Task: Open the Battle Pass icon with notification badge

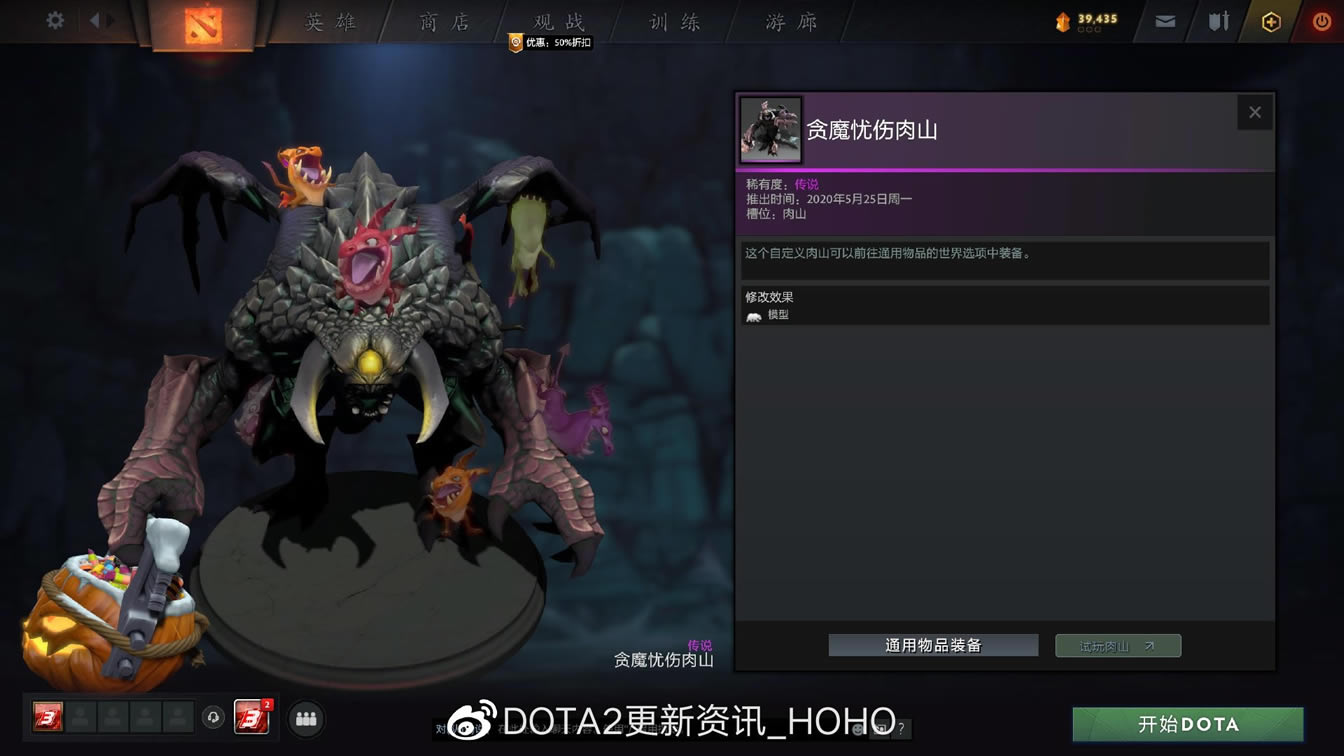Action: [253, 718]
